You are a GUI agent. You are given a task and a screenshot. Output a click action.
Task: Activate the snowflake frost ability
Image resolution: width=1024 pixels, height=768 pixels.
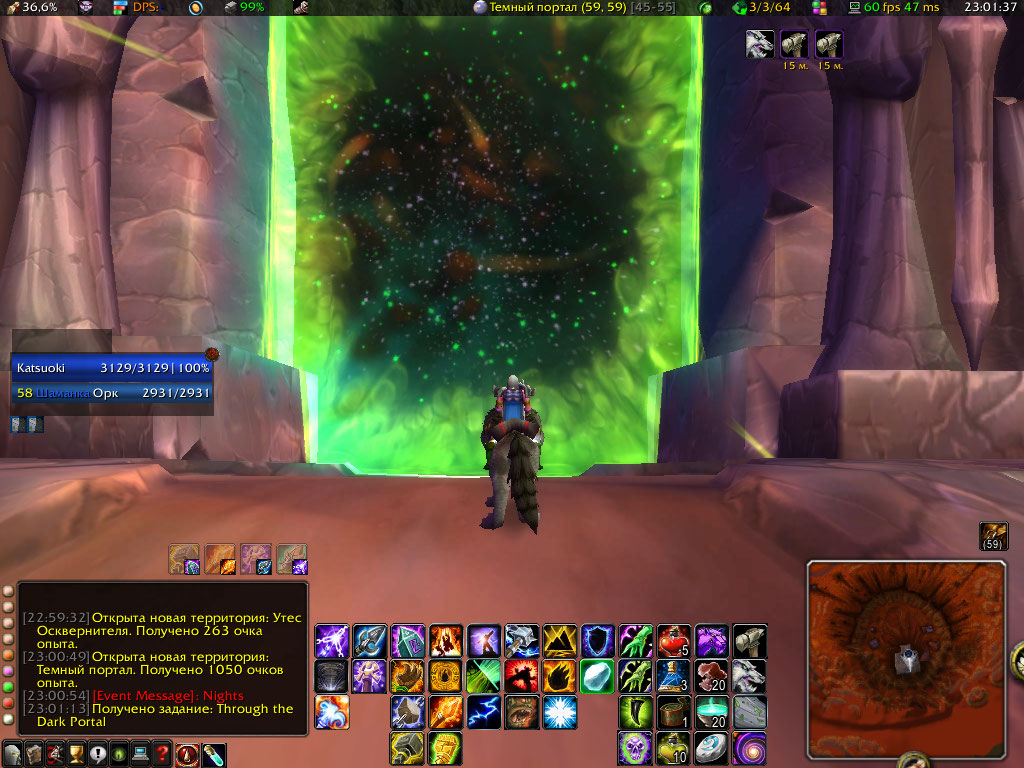click(559, 711)
